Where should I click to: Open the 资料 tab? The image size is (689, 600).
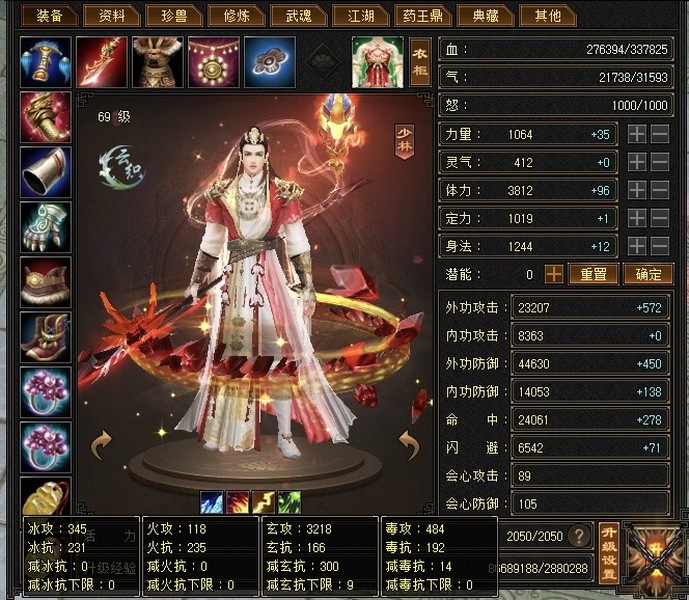[111, 15]
